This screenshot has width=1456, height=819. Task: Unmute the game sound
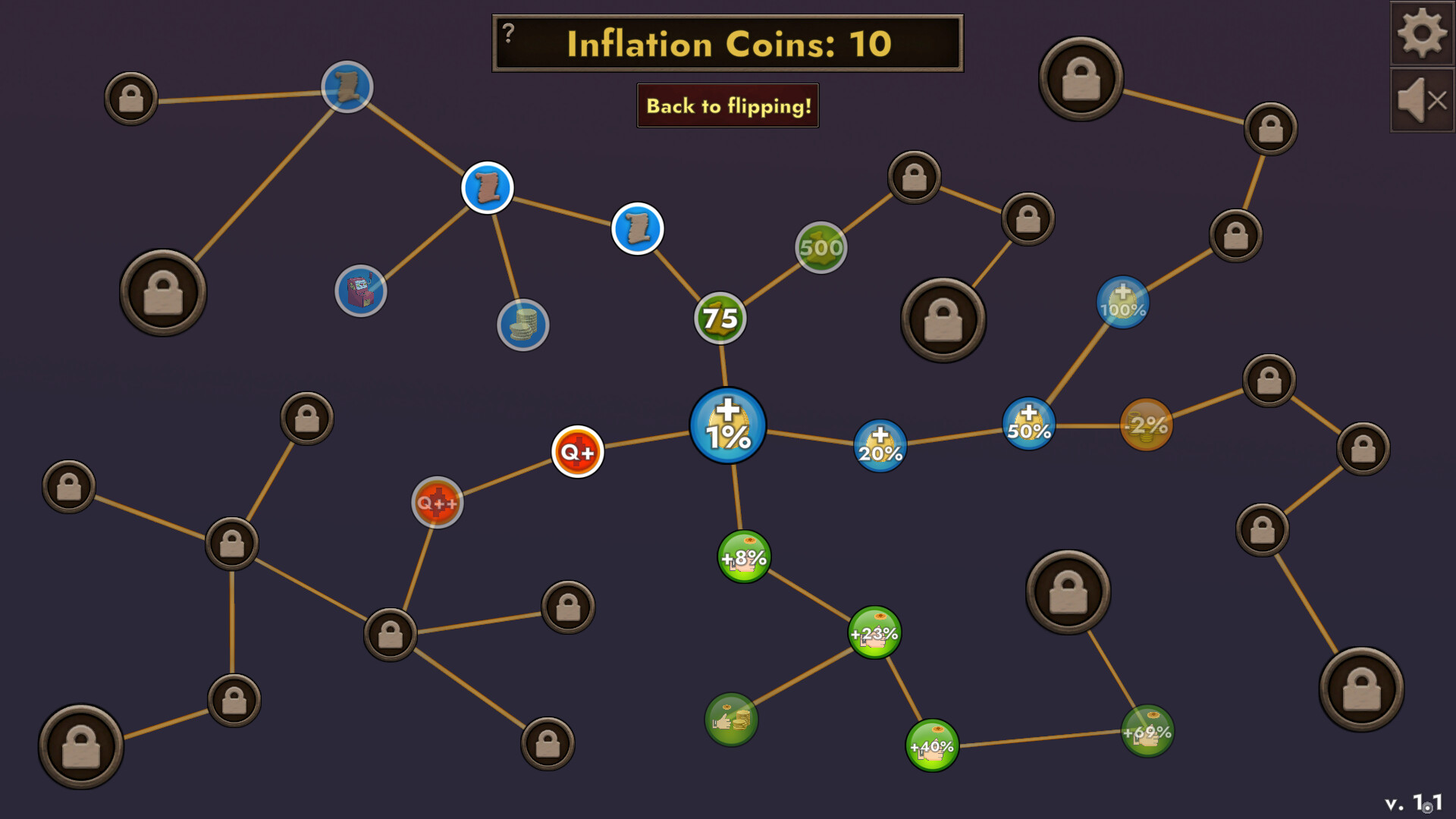1421,99
